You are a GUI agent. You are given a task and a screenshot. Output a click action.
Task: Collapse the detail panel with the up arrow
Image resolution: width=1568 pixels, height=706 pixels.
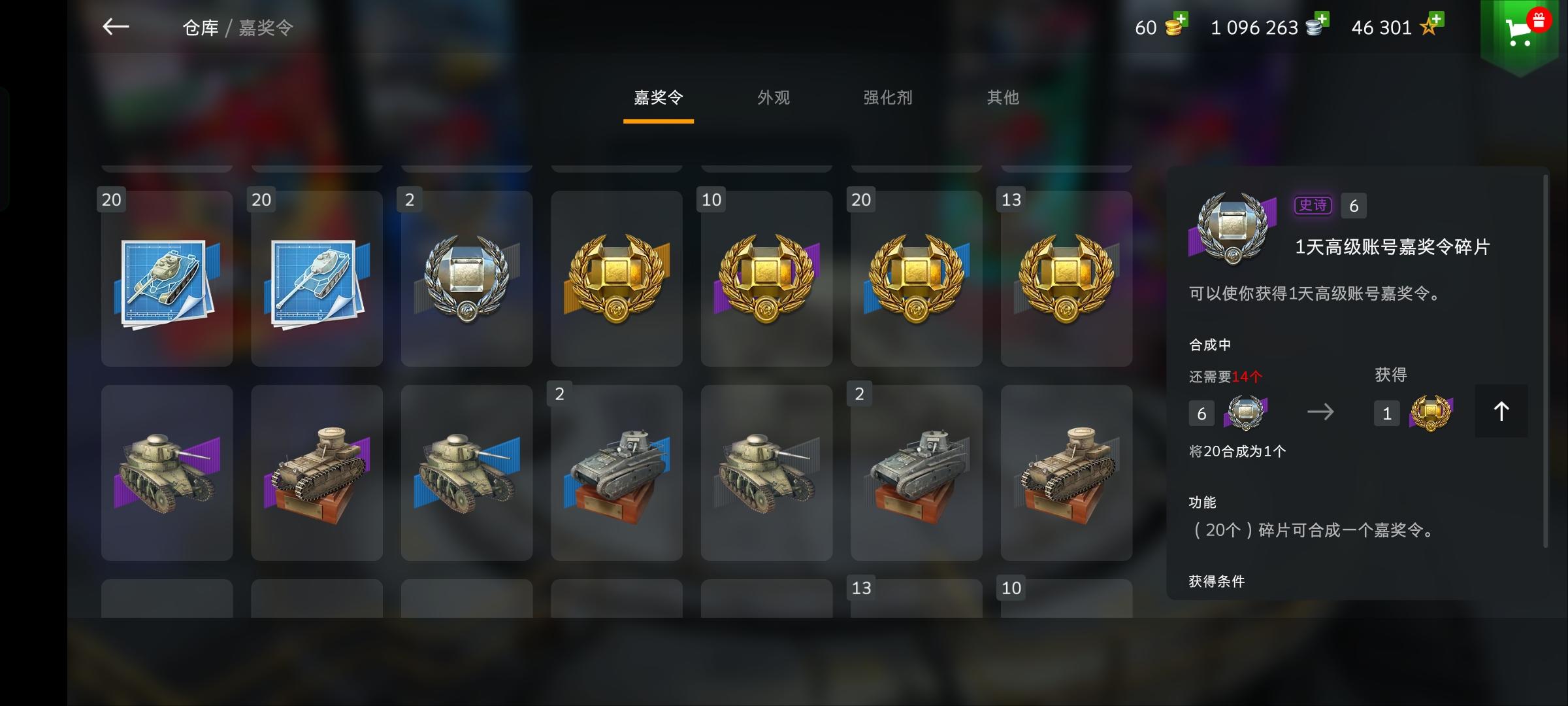[x=1501, y=412]
